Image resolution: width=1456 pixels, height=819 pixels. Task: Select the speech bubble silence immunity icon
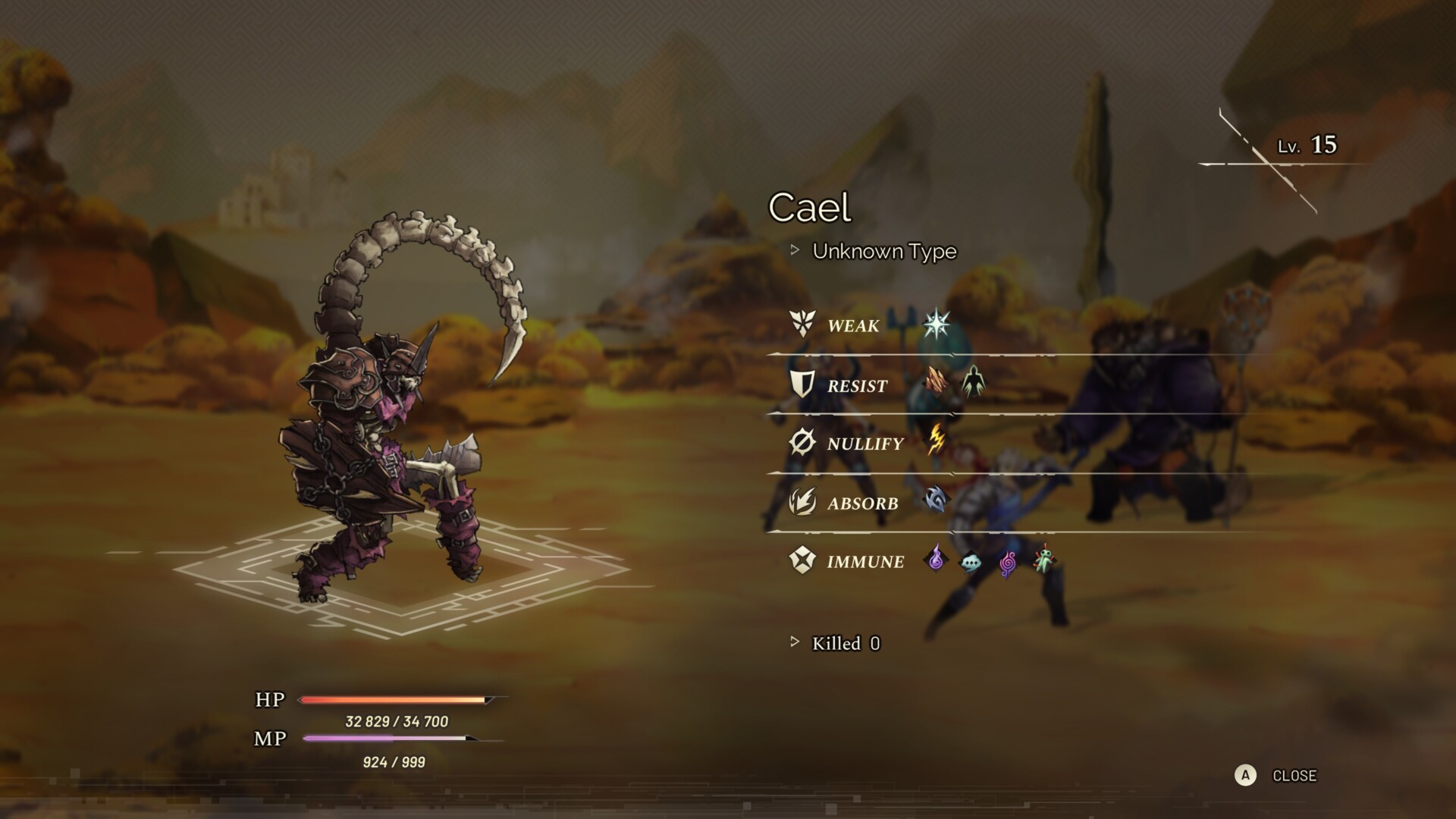coord(971,562)
